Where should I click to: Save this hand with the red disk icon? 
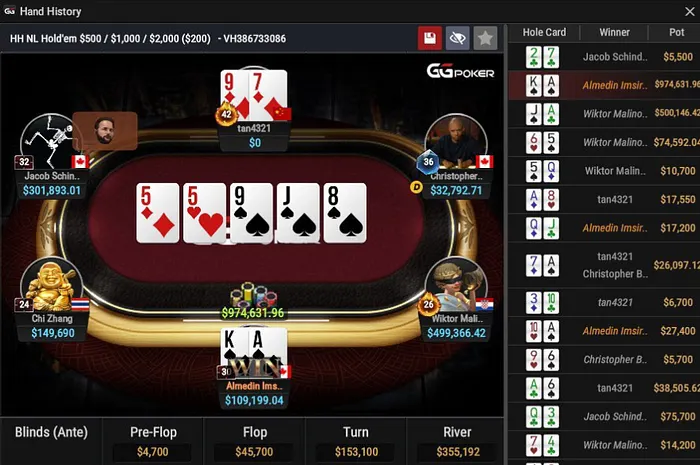tap(430, 38)
